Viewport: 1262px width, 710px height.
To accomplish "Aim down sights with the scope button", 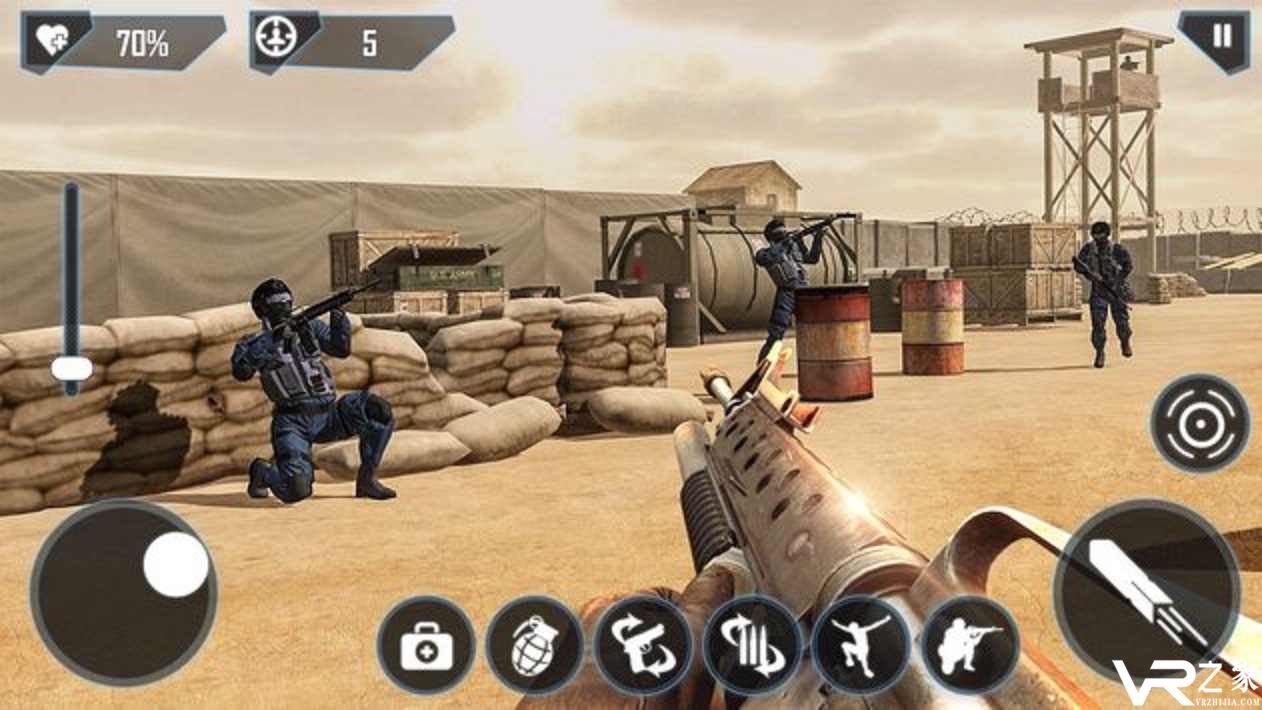I will pyautogui.click(x=1199, y=423).
